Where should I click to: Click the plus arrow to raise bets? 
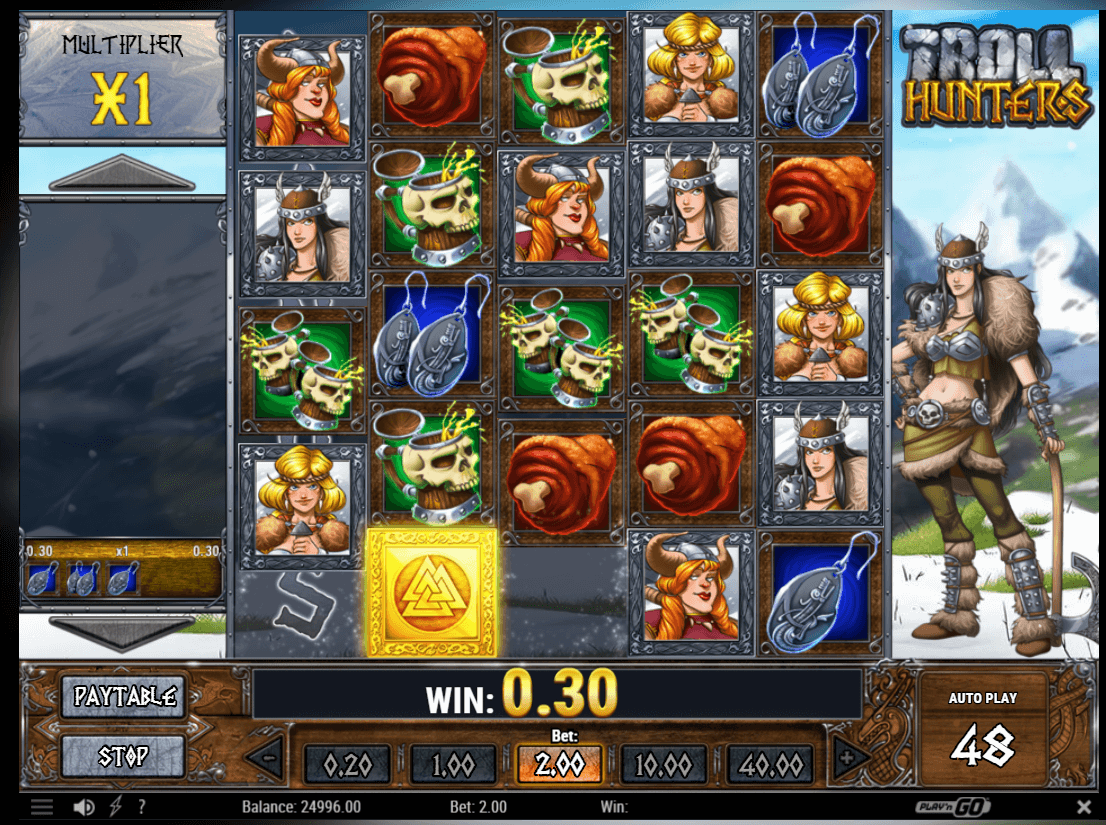(x=848, y=759)
